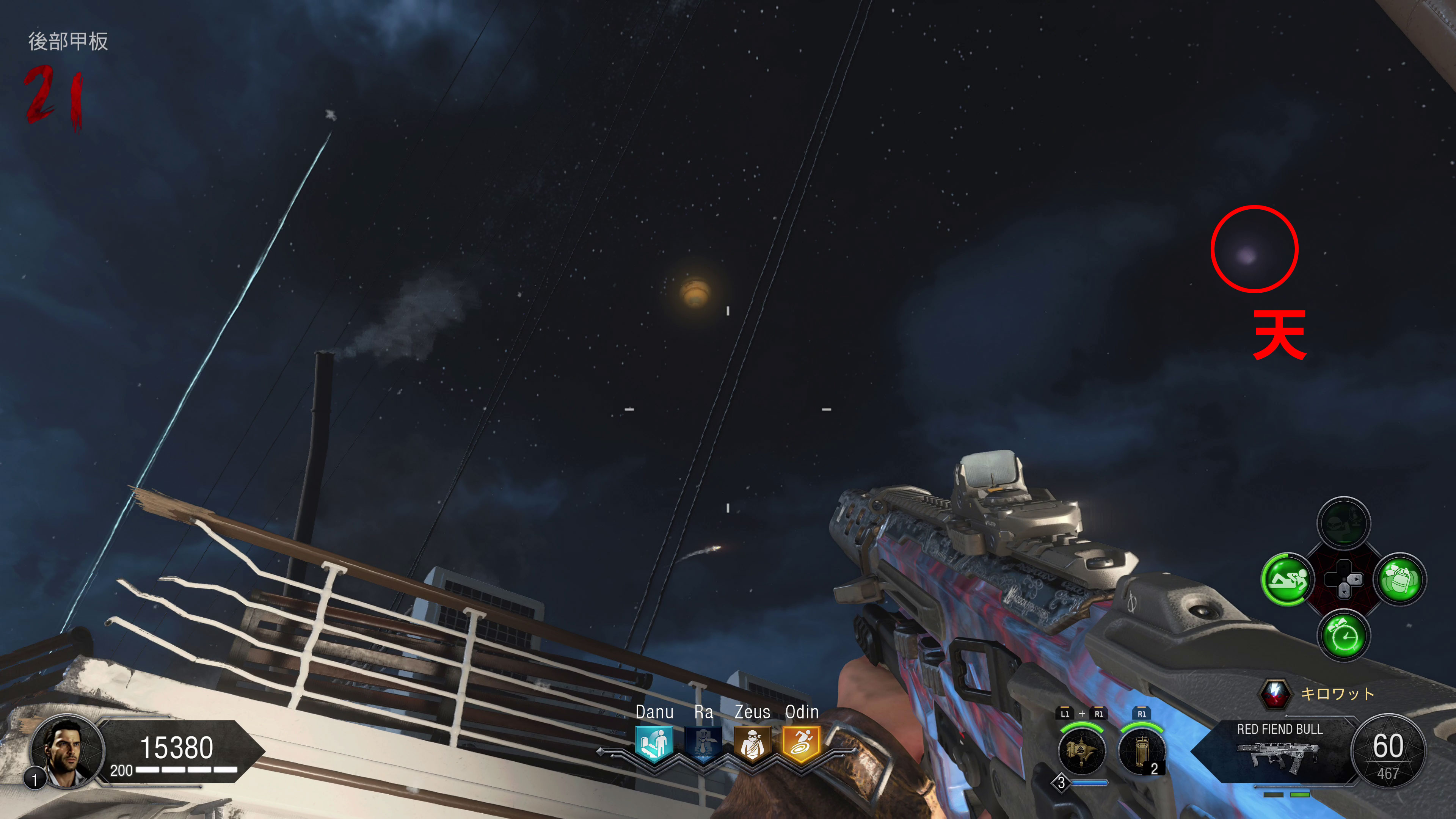Click the dimmed elixir on cooldown
1456x819 pixels.
pos(1343,523)
